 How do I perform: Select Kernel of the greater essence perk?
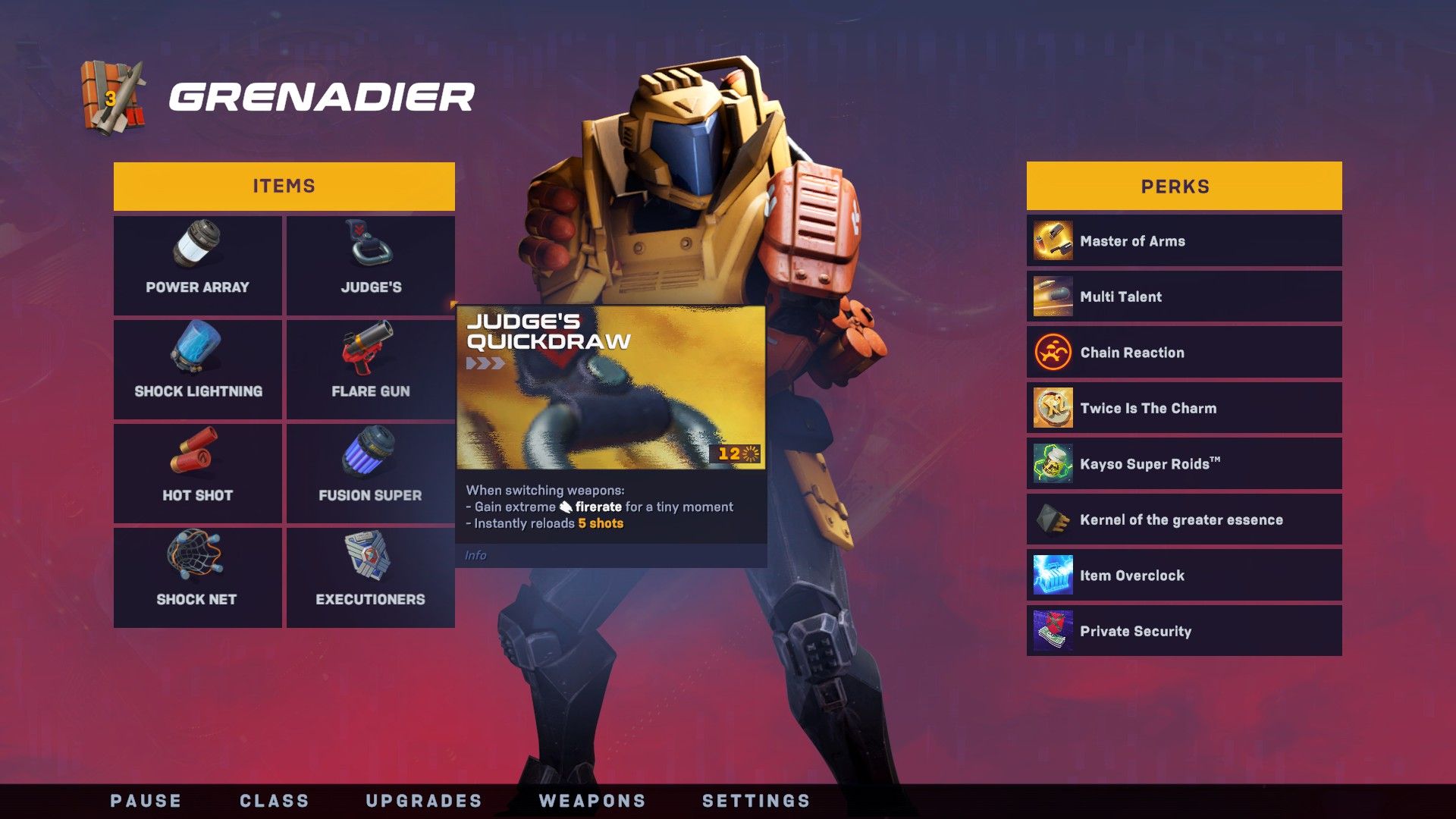tap(1184, 519)
